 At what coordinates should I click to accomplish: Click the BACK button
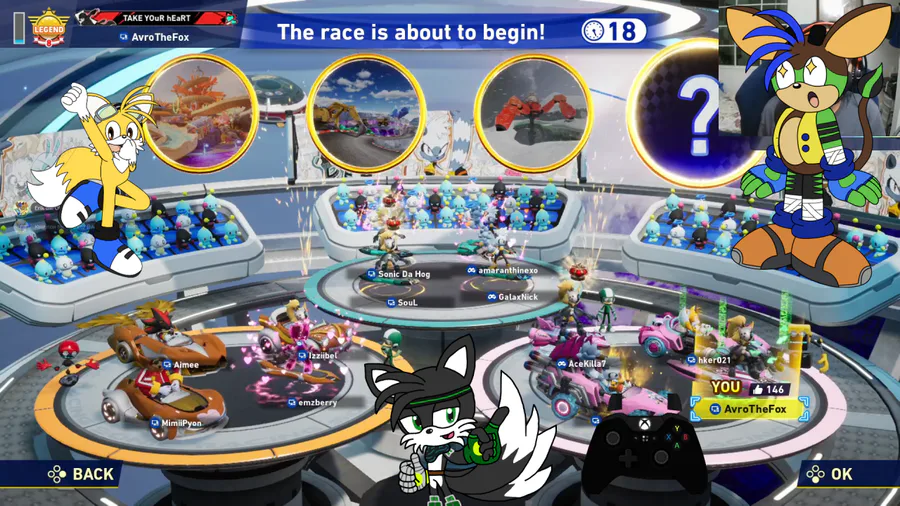[82, 474]
